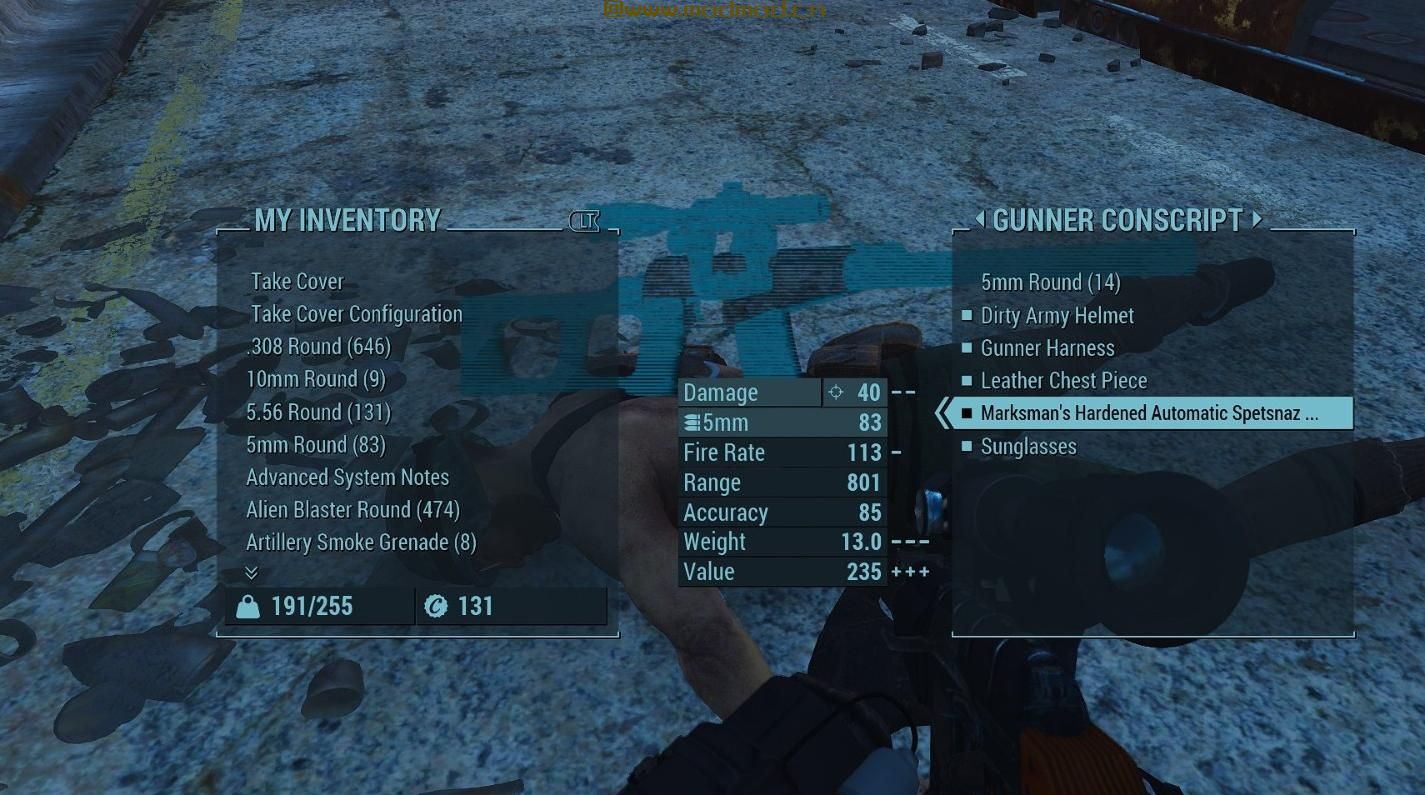
Task: Take the Leather Chest Piece
Action: pos(1063,381)
